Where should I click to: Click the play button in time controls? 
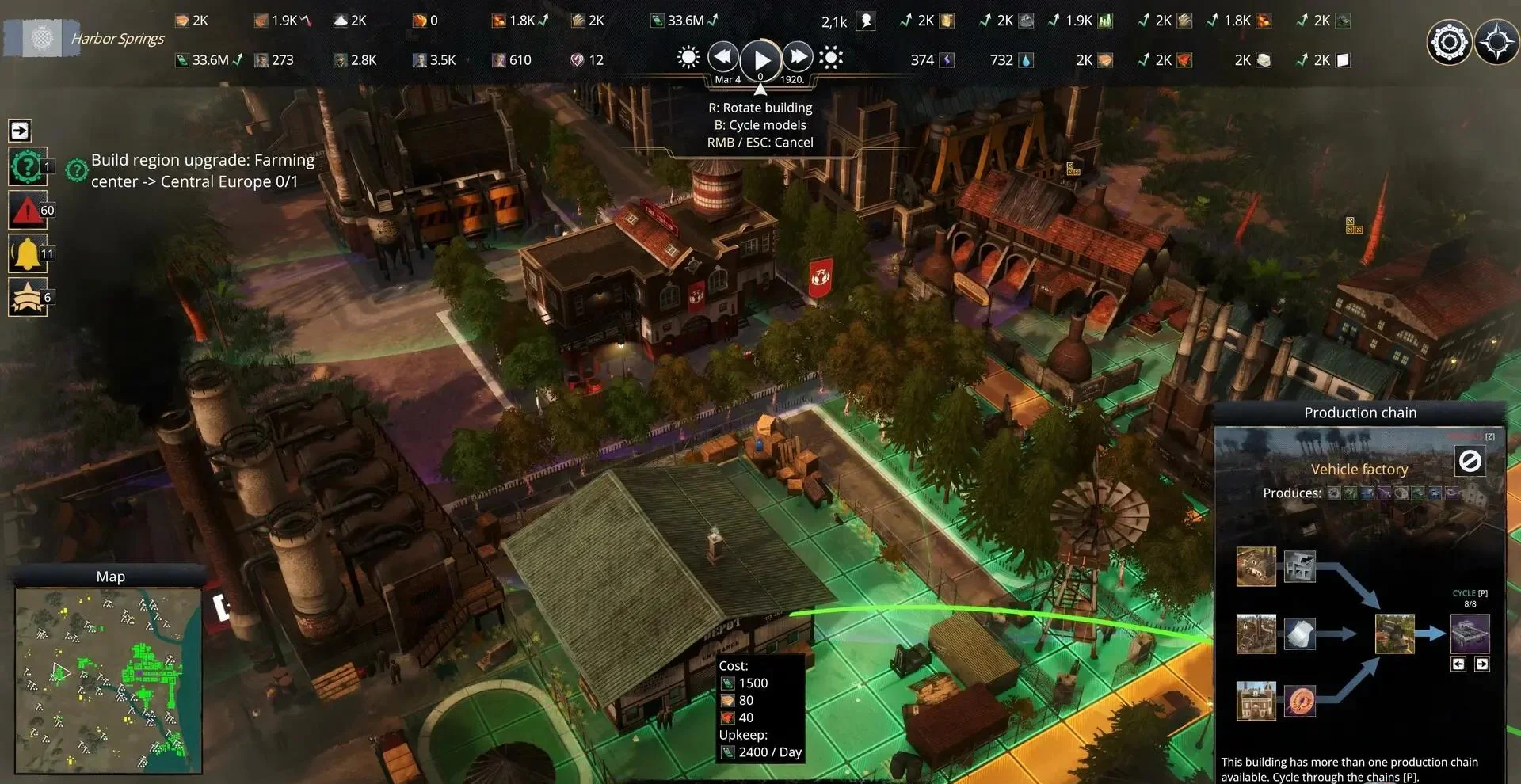click(760, 59)
